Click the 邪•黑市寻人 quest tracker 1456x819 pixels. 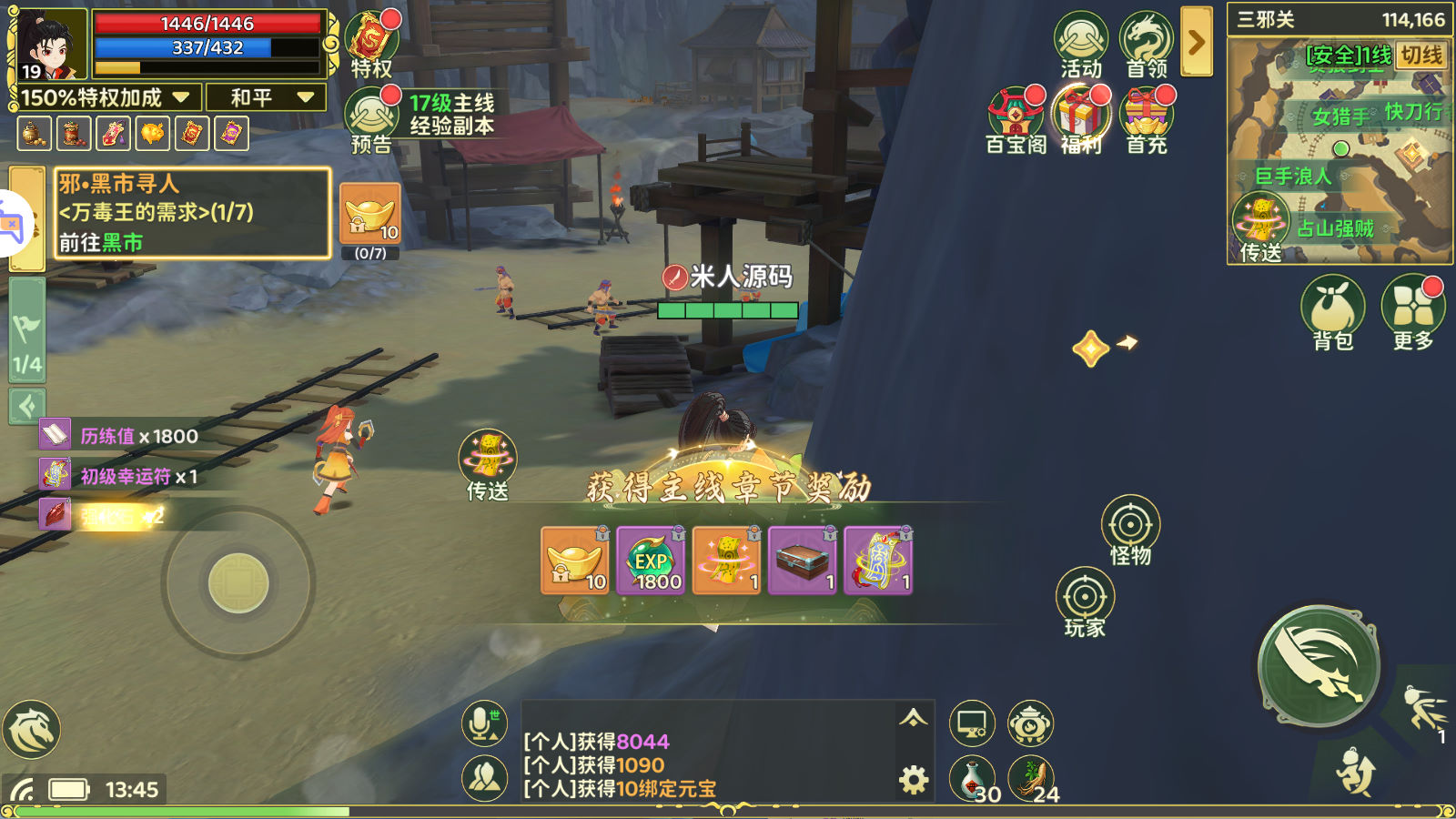coord(192,214)
